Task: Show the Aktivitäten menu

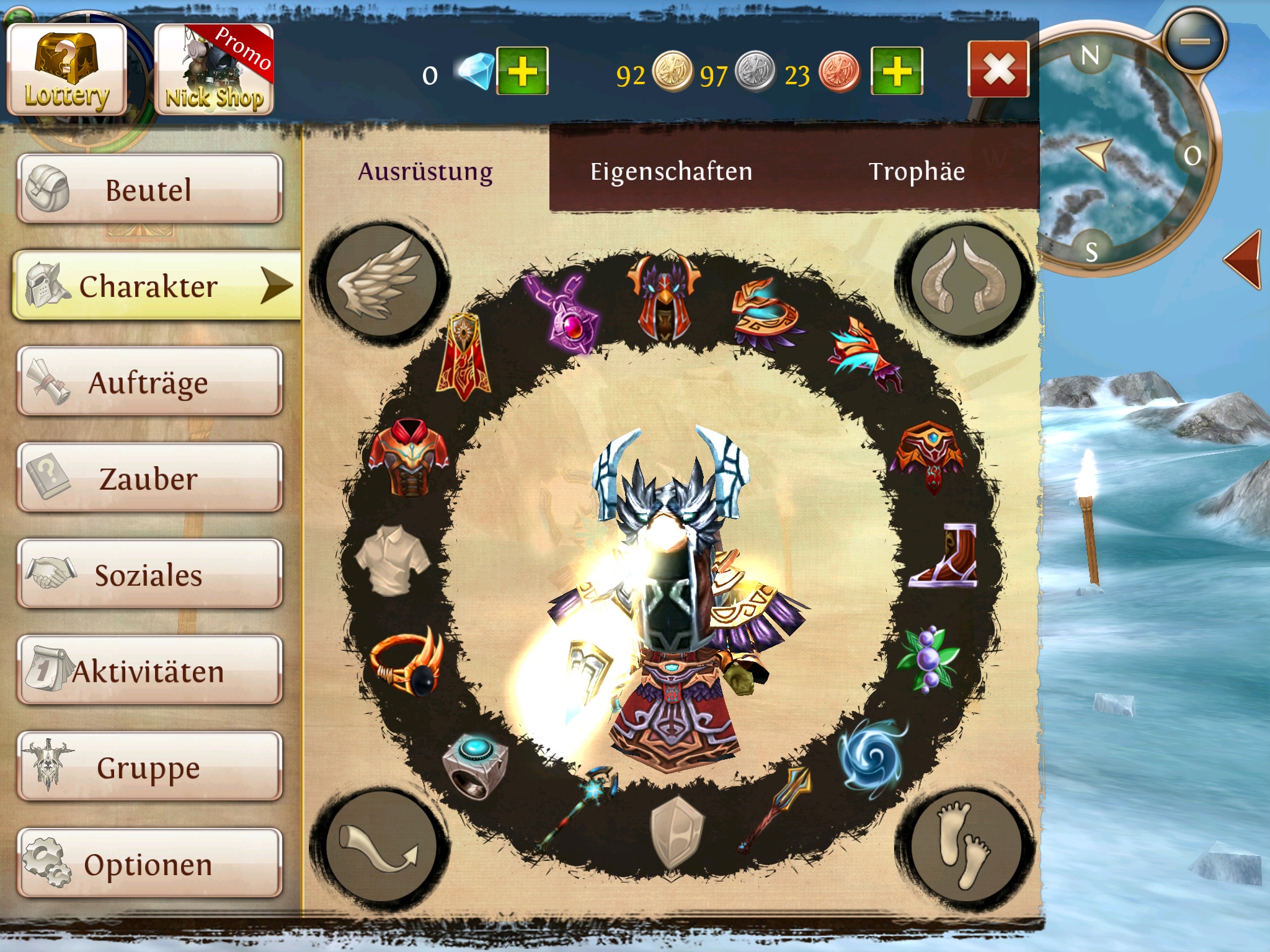Action: click(149, 671)
